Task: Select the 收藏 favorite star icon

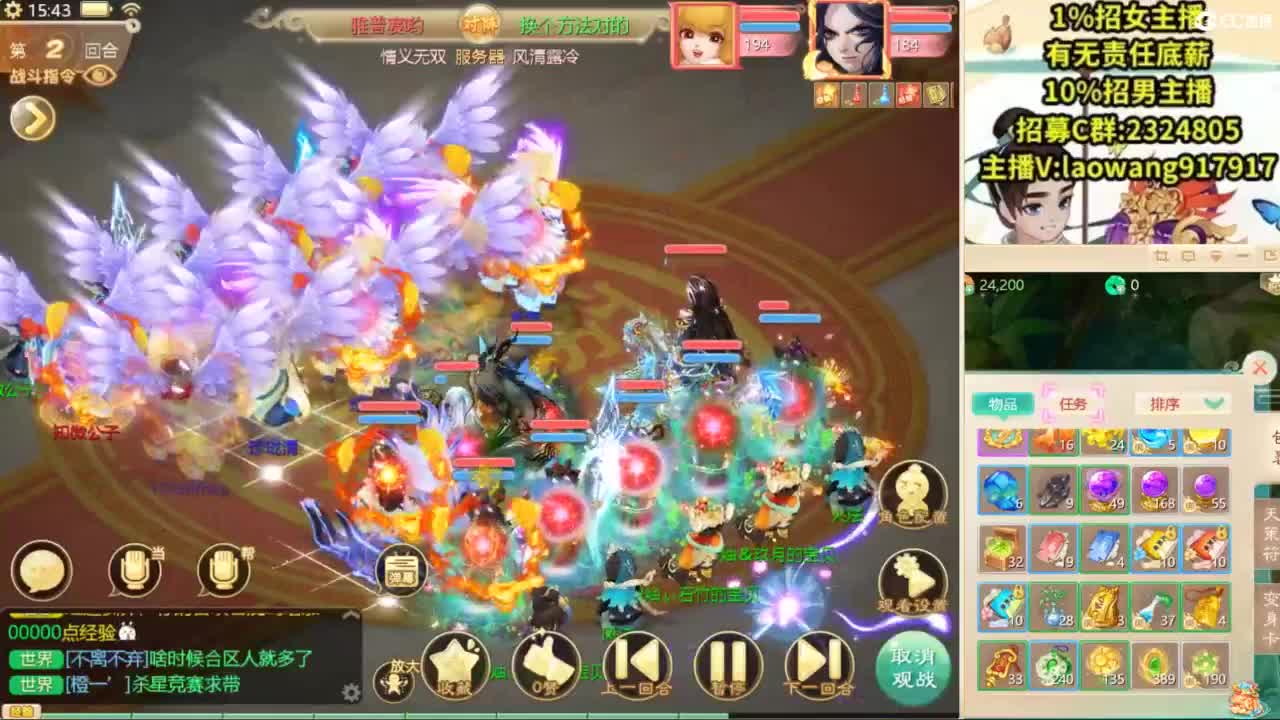Action: [x=455, y=665]
